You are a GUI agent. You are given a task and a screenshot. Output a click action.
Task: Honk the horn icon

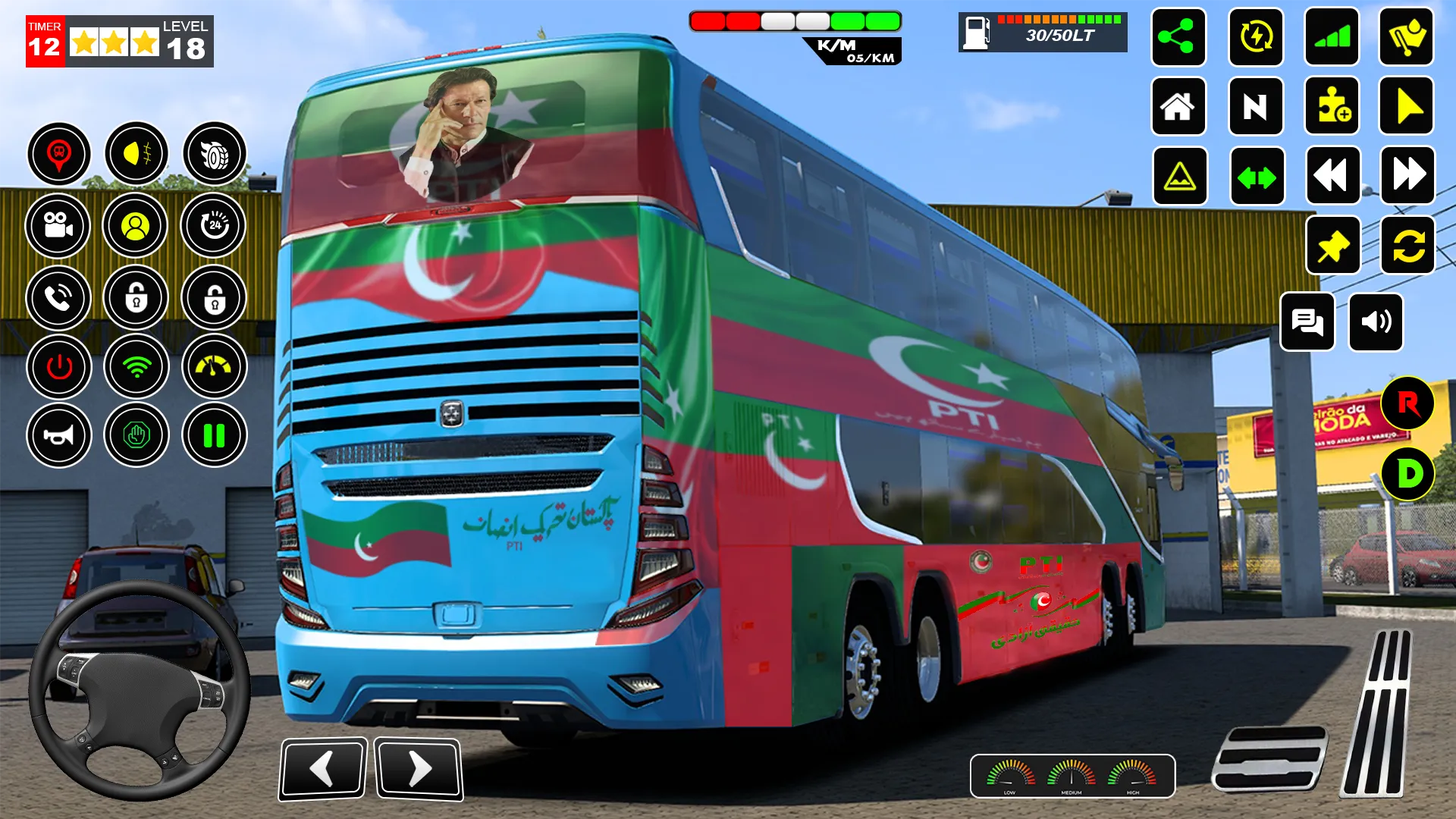[x=59, y=435]
